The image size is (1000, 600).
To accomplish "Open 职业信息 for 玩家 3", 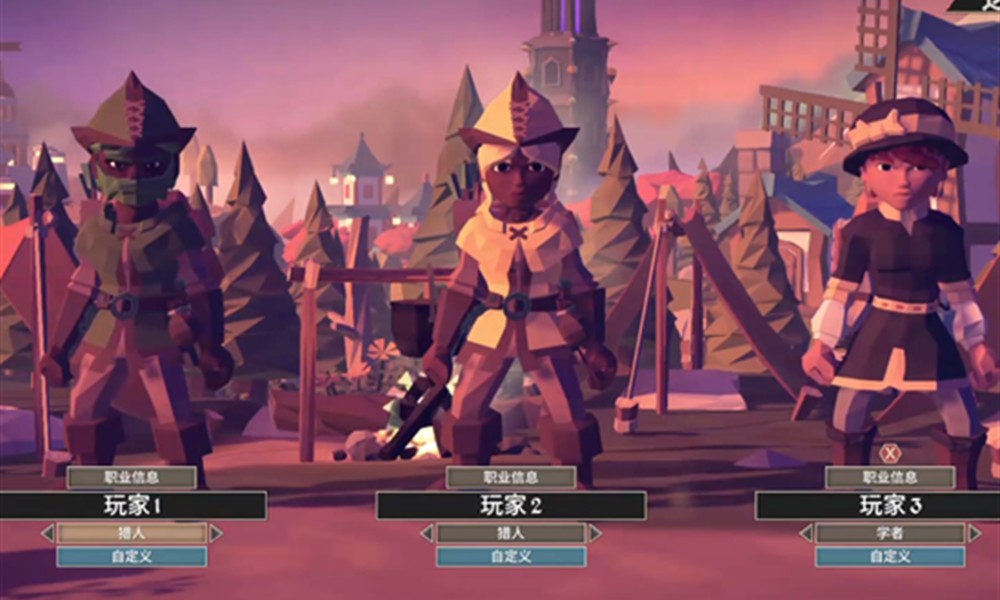I will (x=889, y=478).
